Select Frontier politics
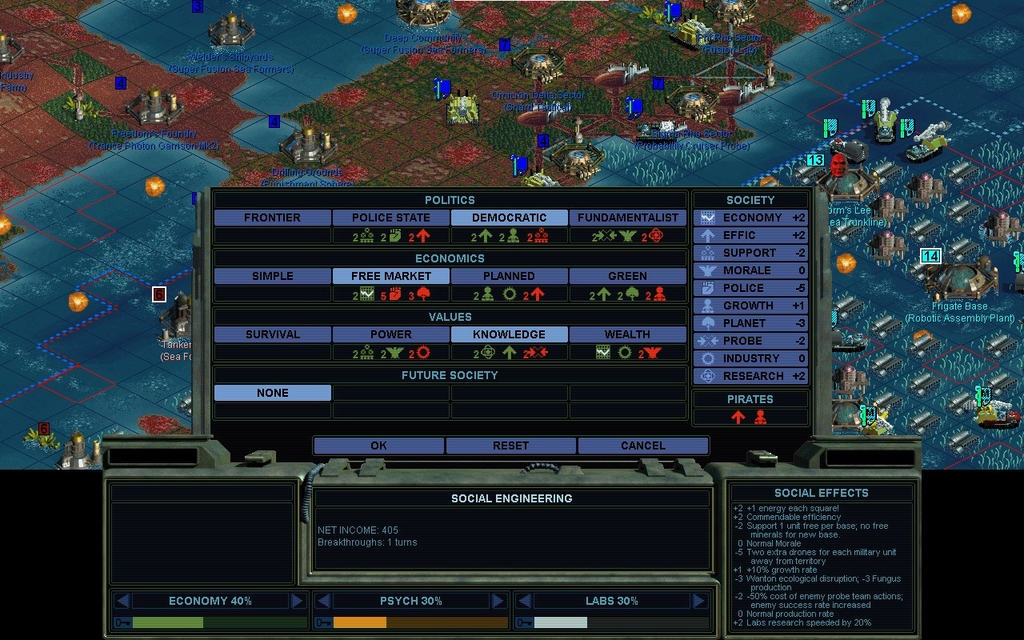This screenshot has width=1024, height=640. [272, 218]
